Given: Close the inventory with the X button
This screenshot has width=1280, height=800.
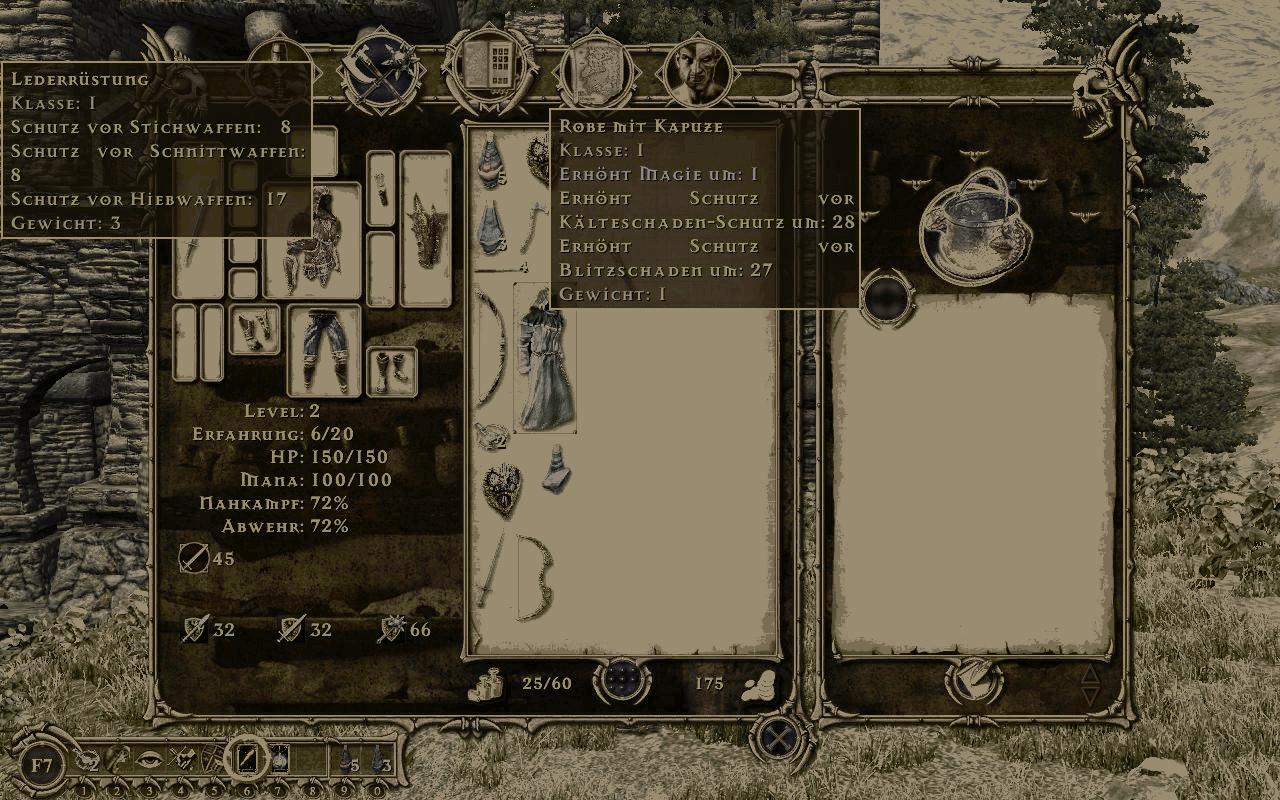Looking at the screenshot, I should (776, 740).
